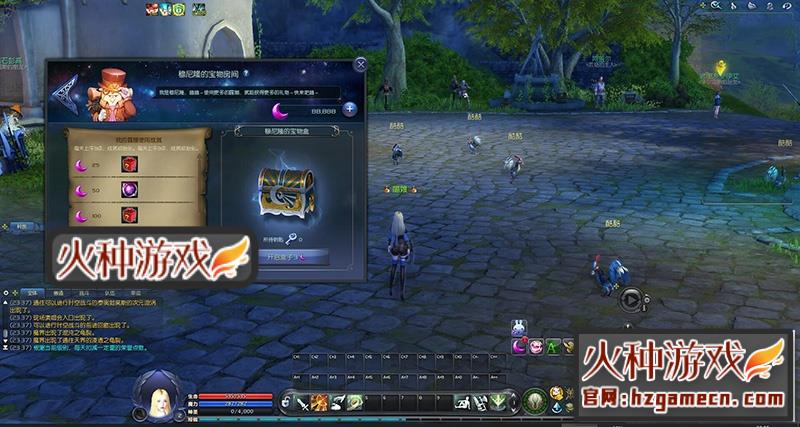Viewport: 800px width, 427px height.
Task: Use the fiery orange skill on the hotbar
Action: click(x=319, y=402)
